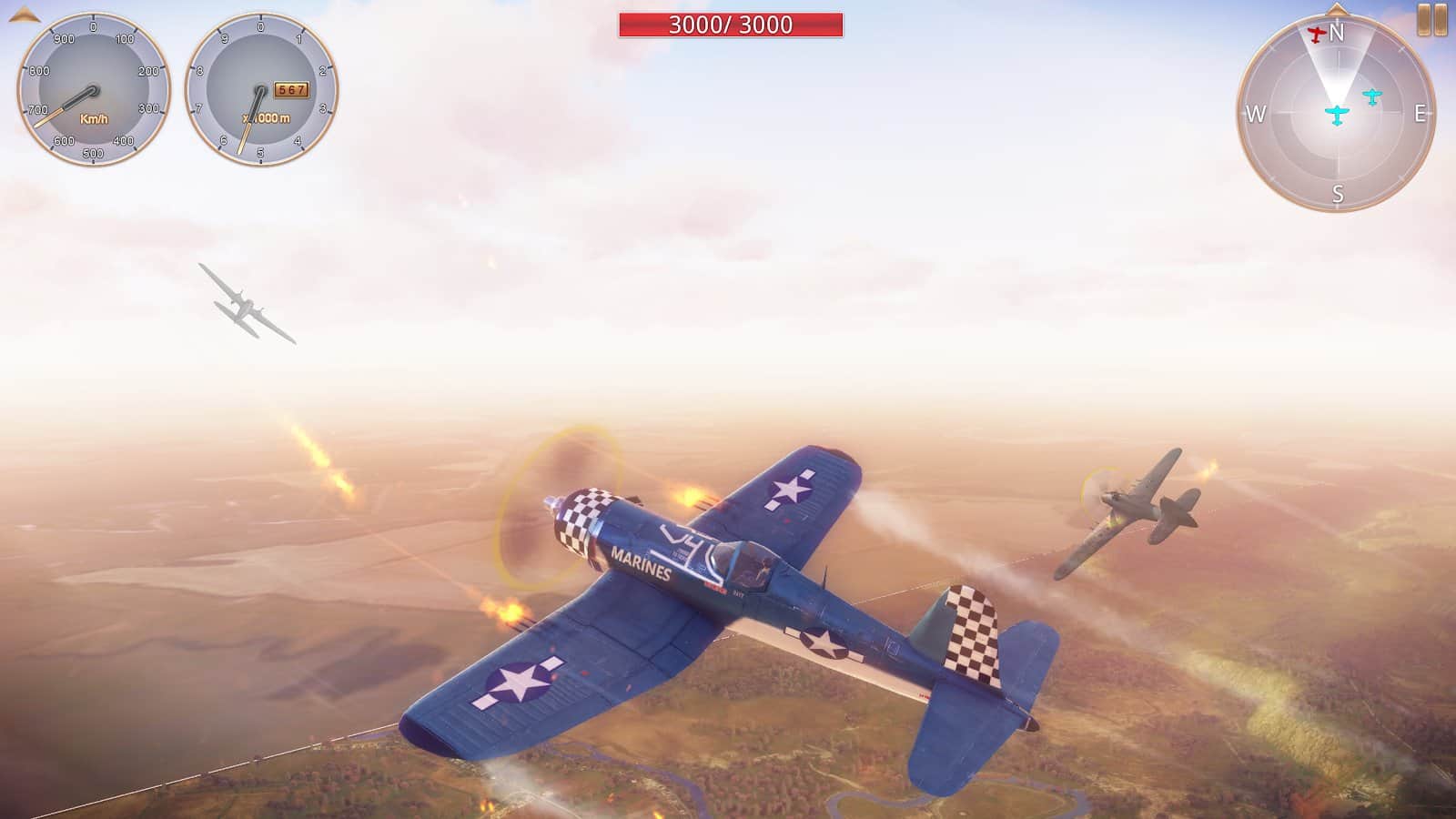The image size is (1456, 819).
Task: Pause the game with the pause button
Action: point(1432,20)
